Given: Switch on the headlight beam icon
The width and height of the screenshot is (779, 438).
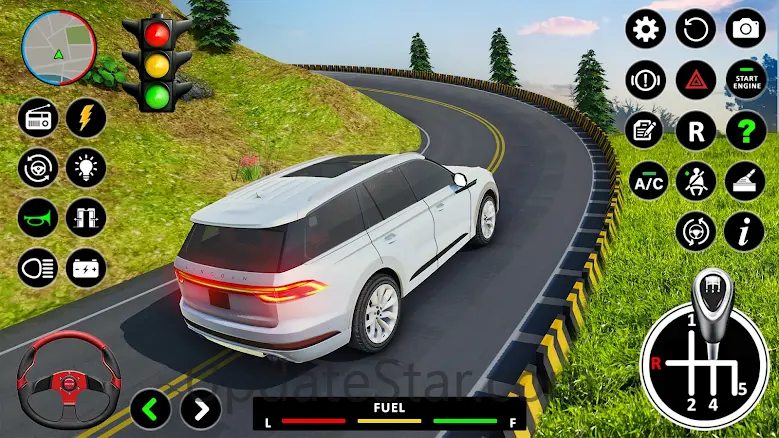Looking at the screenshot, I should 37,267.
